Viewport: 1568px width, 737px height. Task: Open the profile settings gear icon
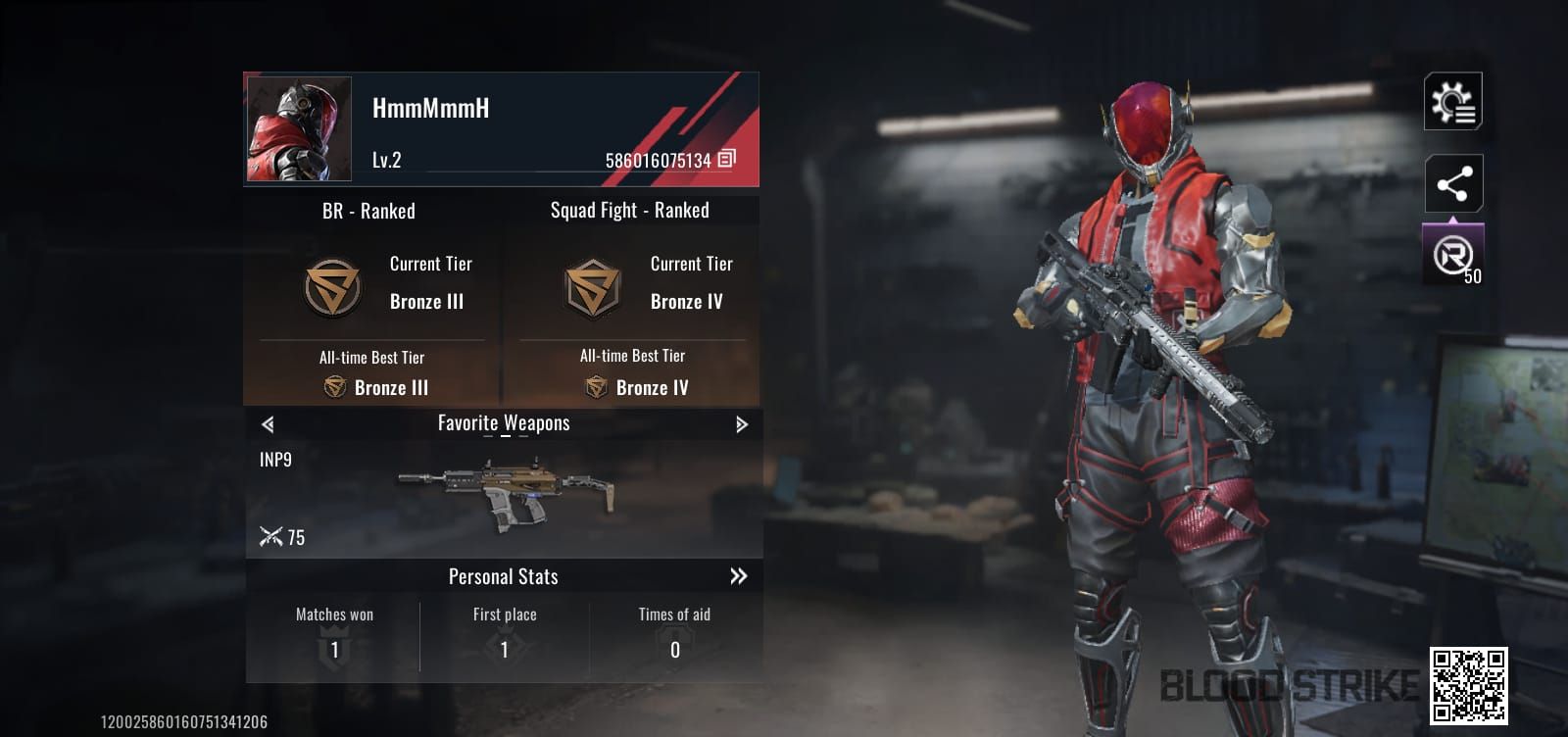(x=1452, y=101)
